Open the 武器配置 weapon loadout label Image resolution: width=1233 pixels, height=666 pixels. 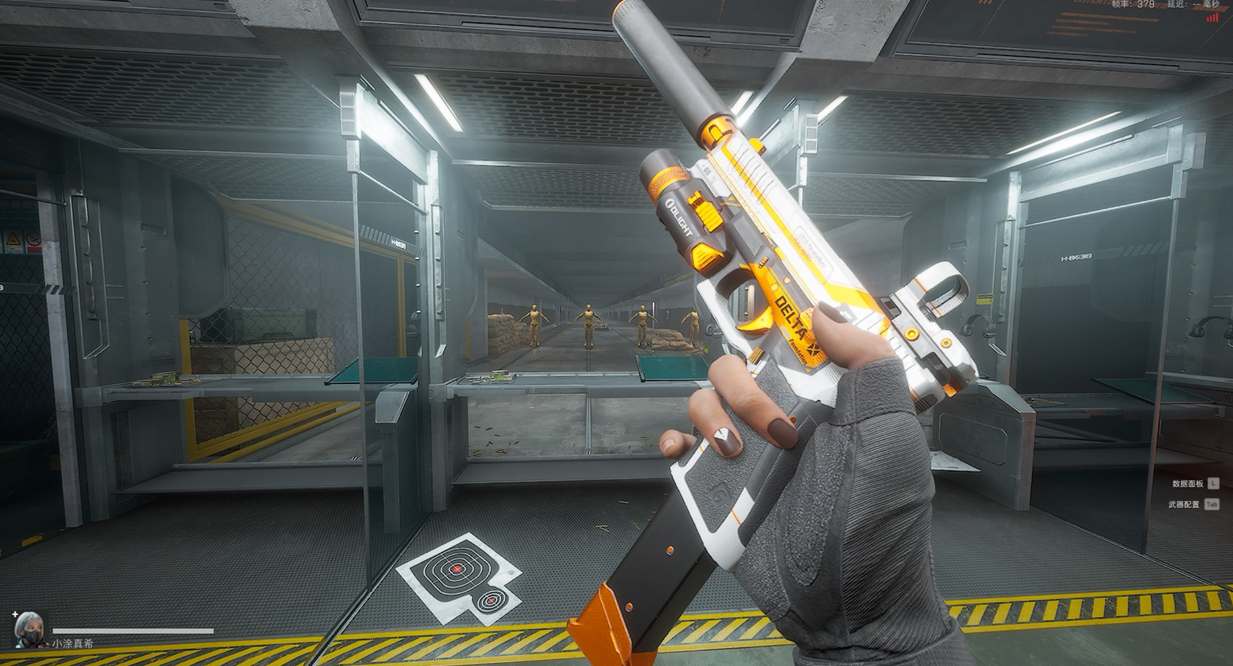click(x=1185, y=505)
